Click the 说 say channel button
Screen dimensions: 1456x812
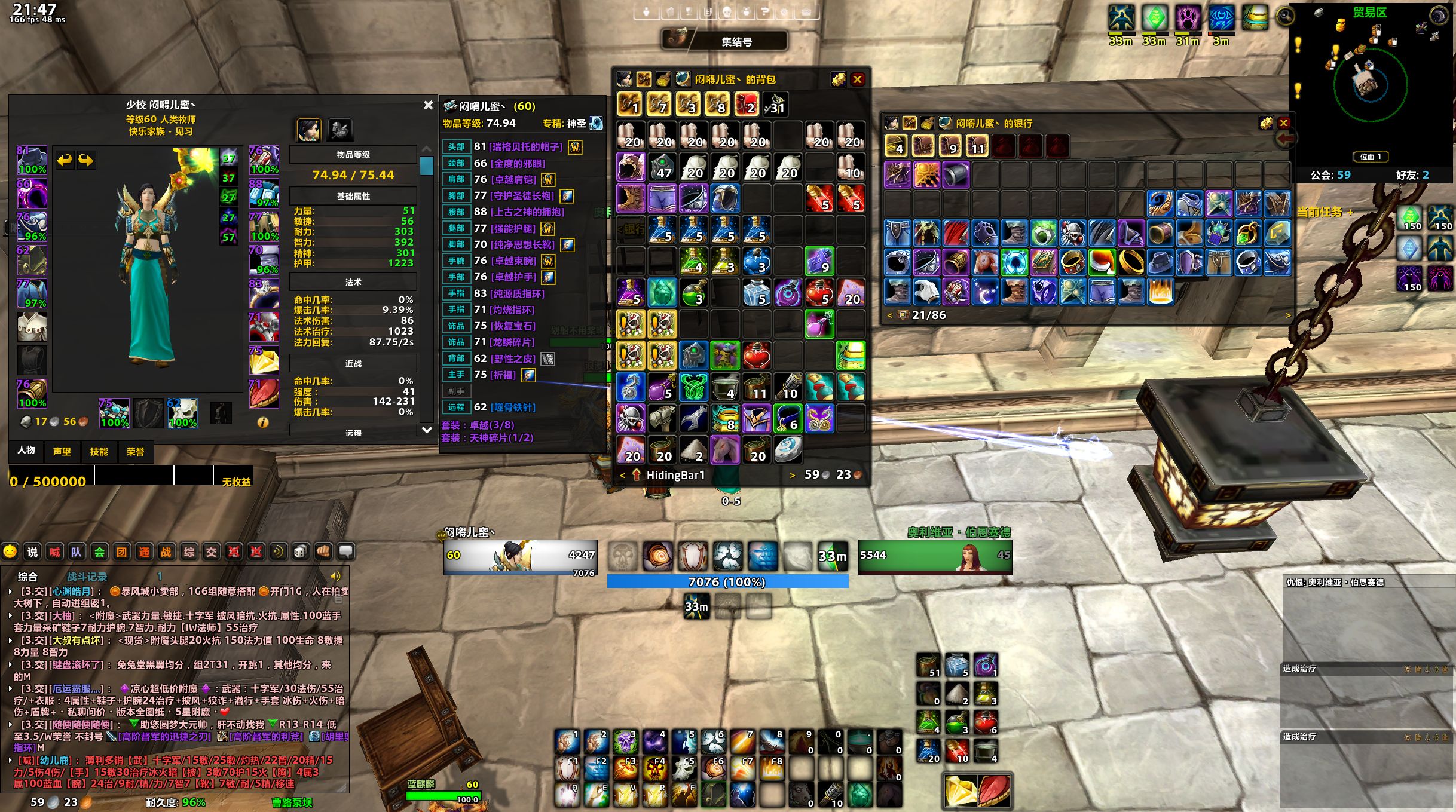pos(32,552)
